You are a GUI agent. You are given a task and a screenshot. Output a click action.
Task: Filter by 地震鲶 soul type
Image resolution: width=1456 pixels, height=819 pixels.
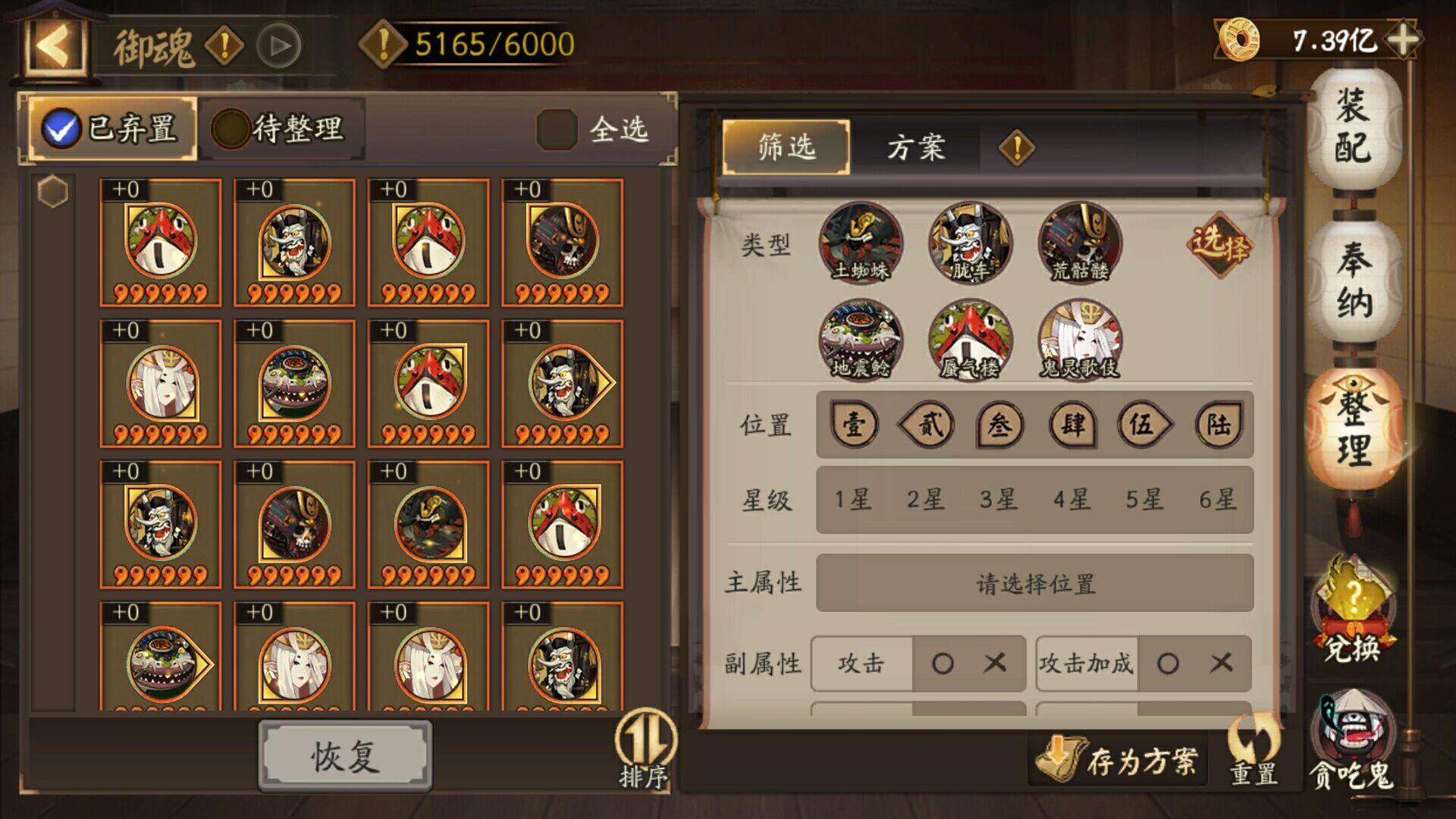[861, 340]
